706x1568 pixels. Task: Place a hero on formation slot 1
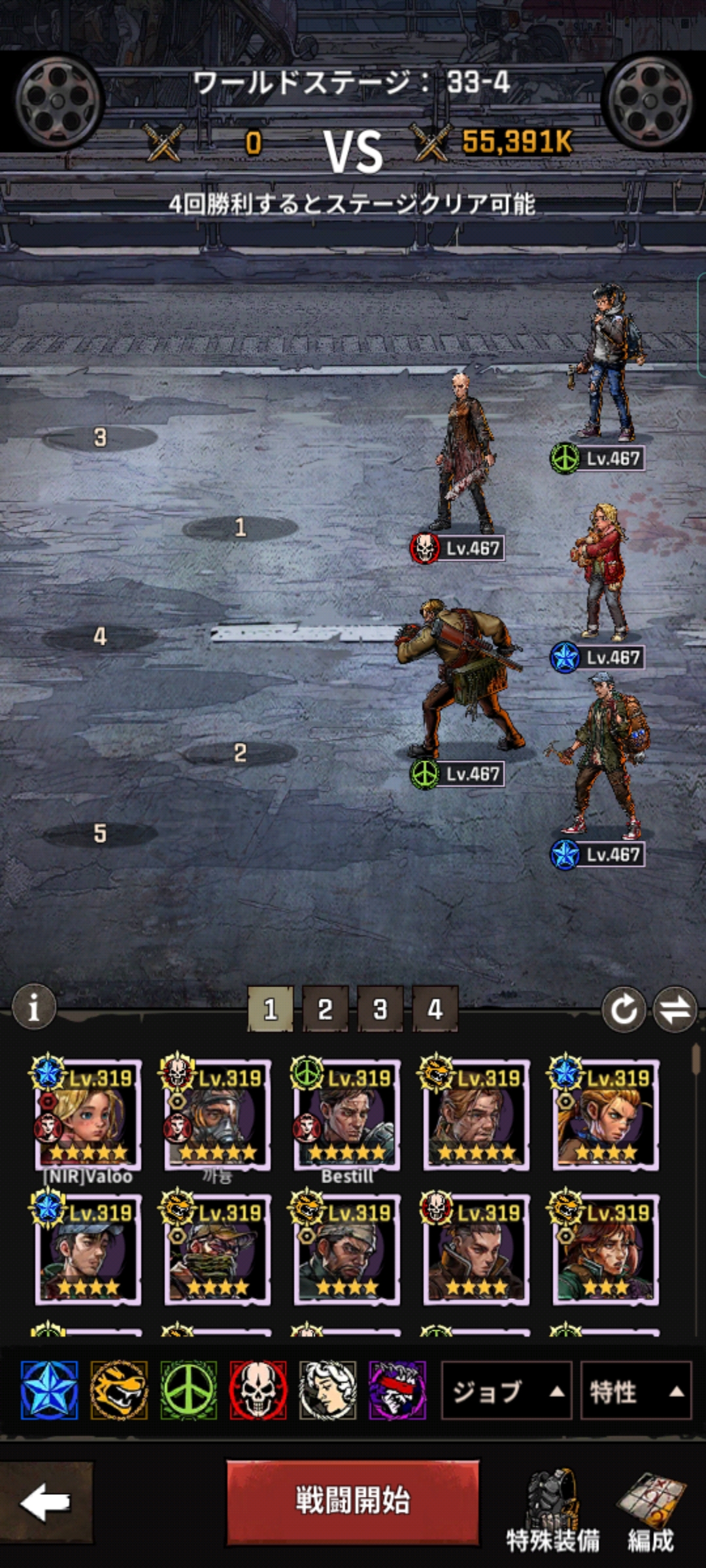point(240,528)
